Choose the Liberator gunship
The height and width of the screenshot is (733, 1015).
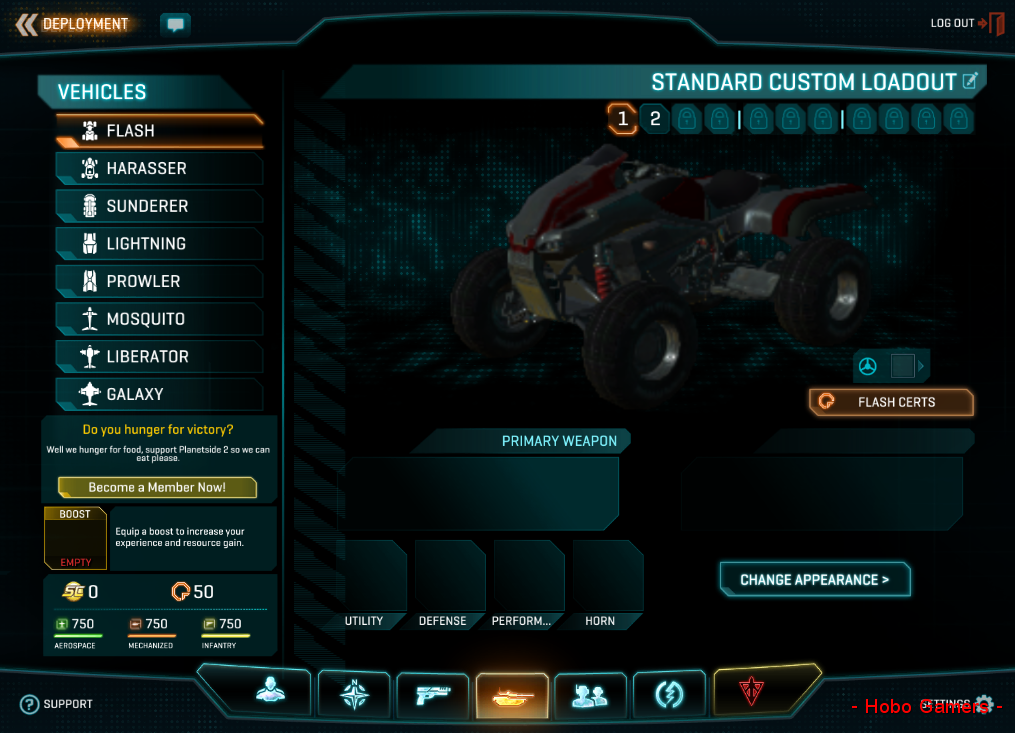click(x=160, y=357)
